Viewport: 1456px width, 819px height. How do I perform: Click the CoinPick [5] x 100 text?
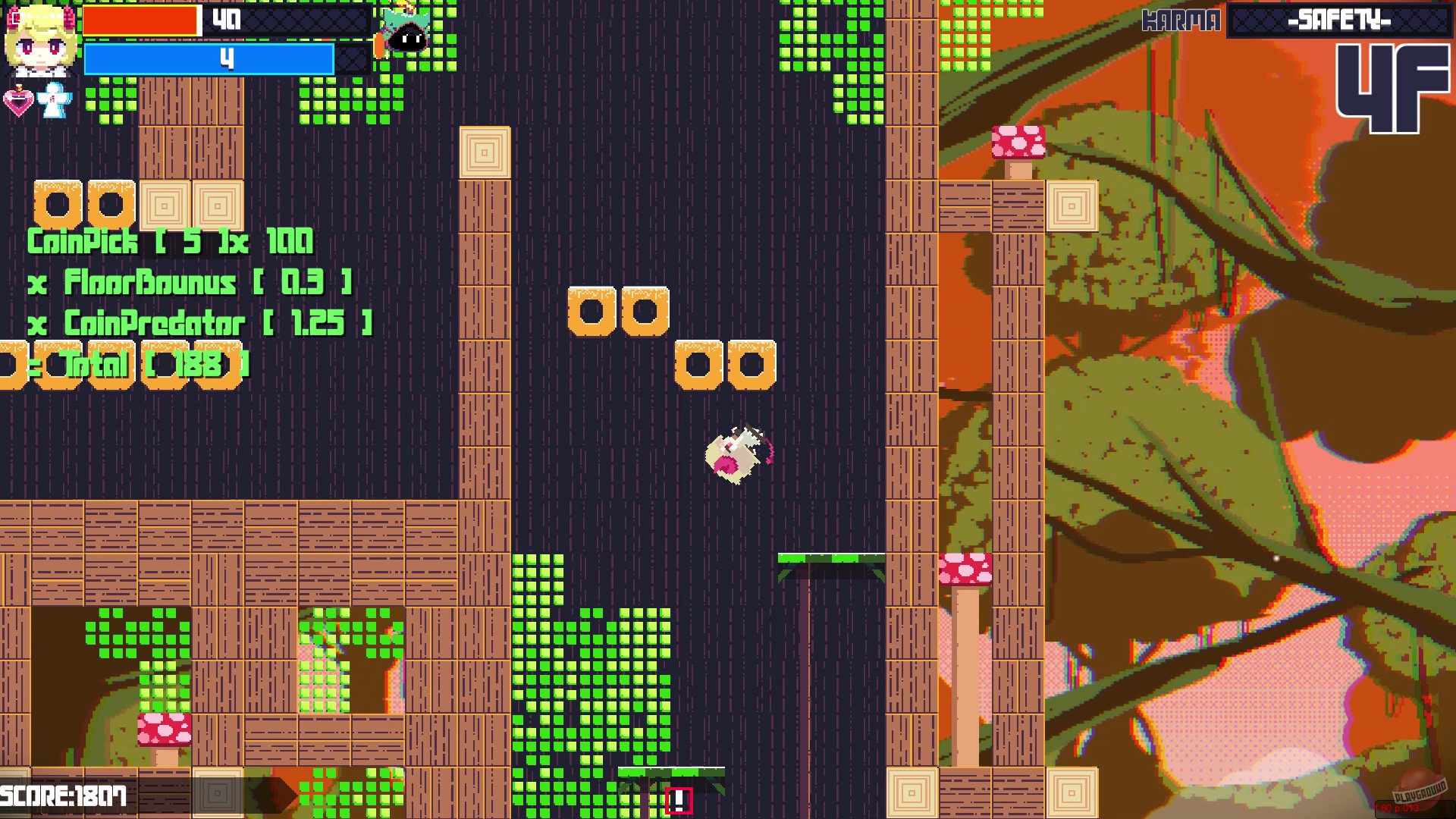click(x=171, y=243)
